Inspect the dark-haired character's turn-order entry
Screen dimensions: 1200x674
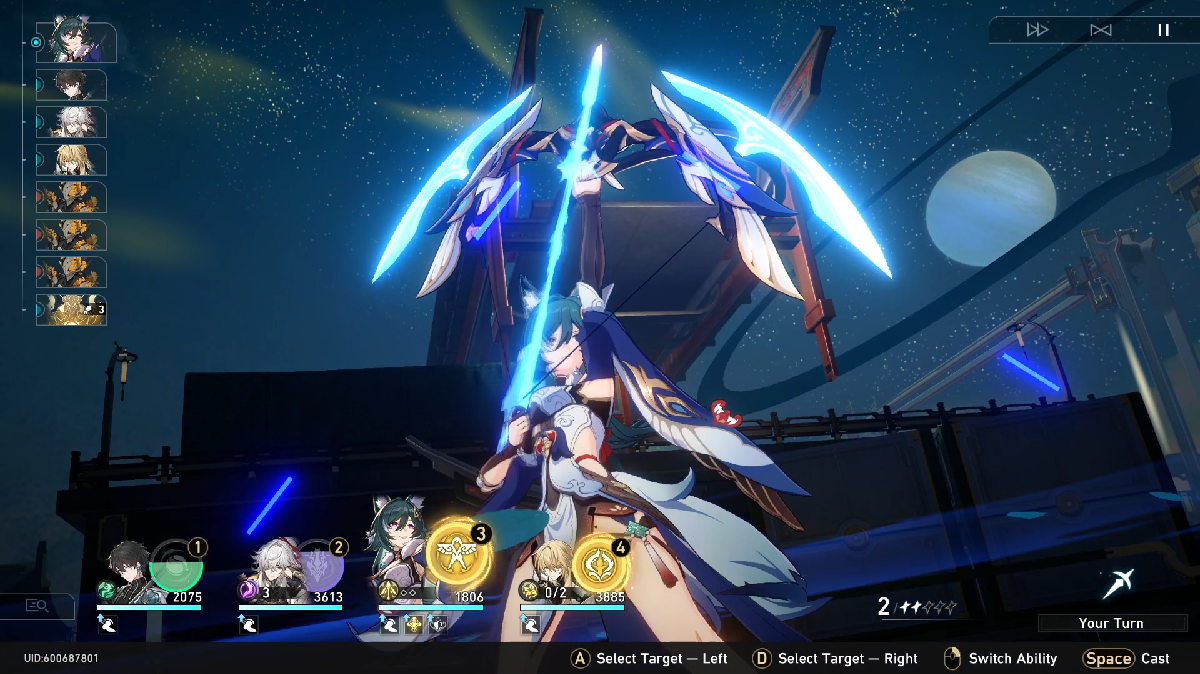pos(71,85)
